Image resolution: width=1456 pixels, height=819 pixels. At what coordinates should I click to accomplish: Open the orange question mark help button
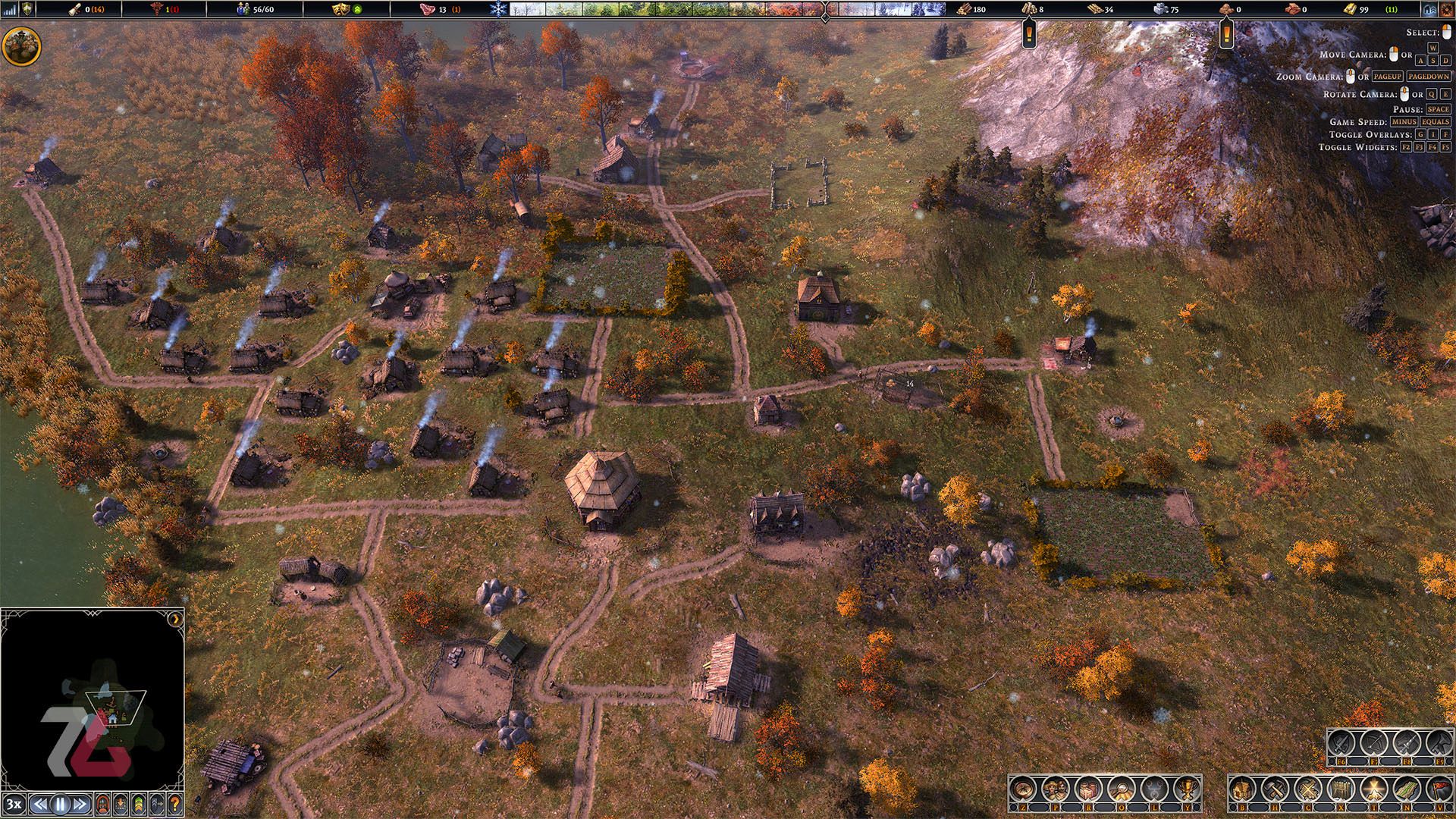pos(174,804)
